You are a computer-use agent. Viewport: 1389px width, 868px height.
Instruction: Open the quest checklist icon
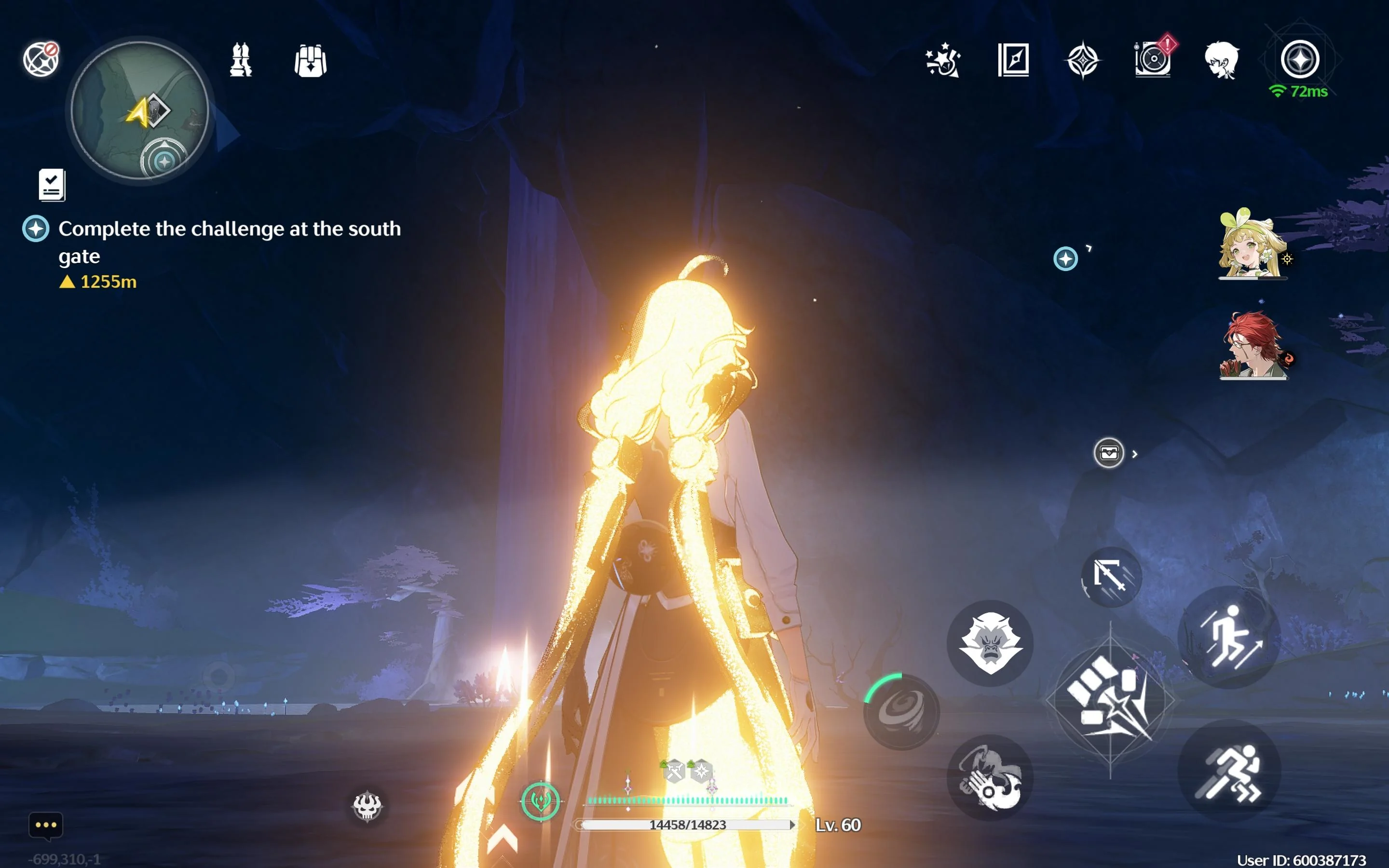pyautogui.click(x=52, y=185)
